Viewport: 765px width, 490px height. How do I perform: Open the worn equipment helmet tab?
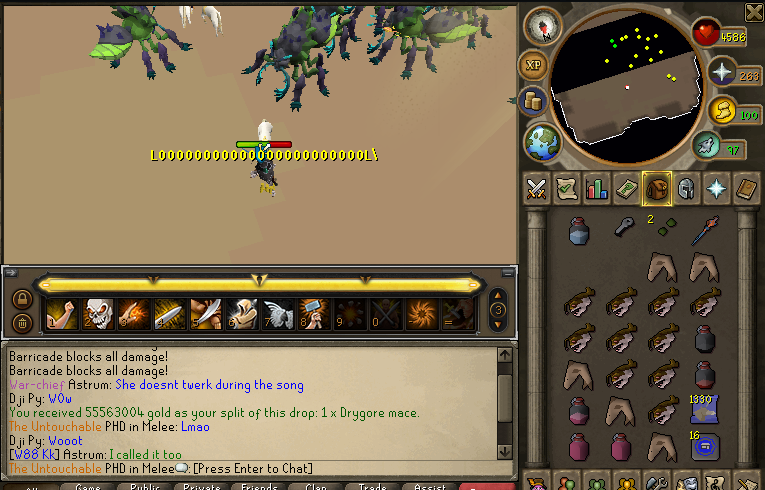686,188
